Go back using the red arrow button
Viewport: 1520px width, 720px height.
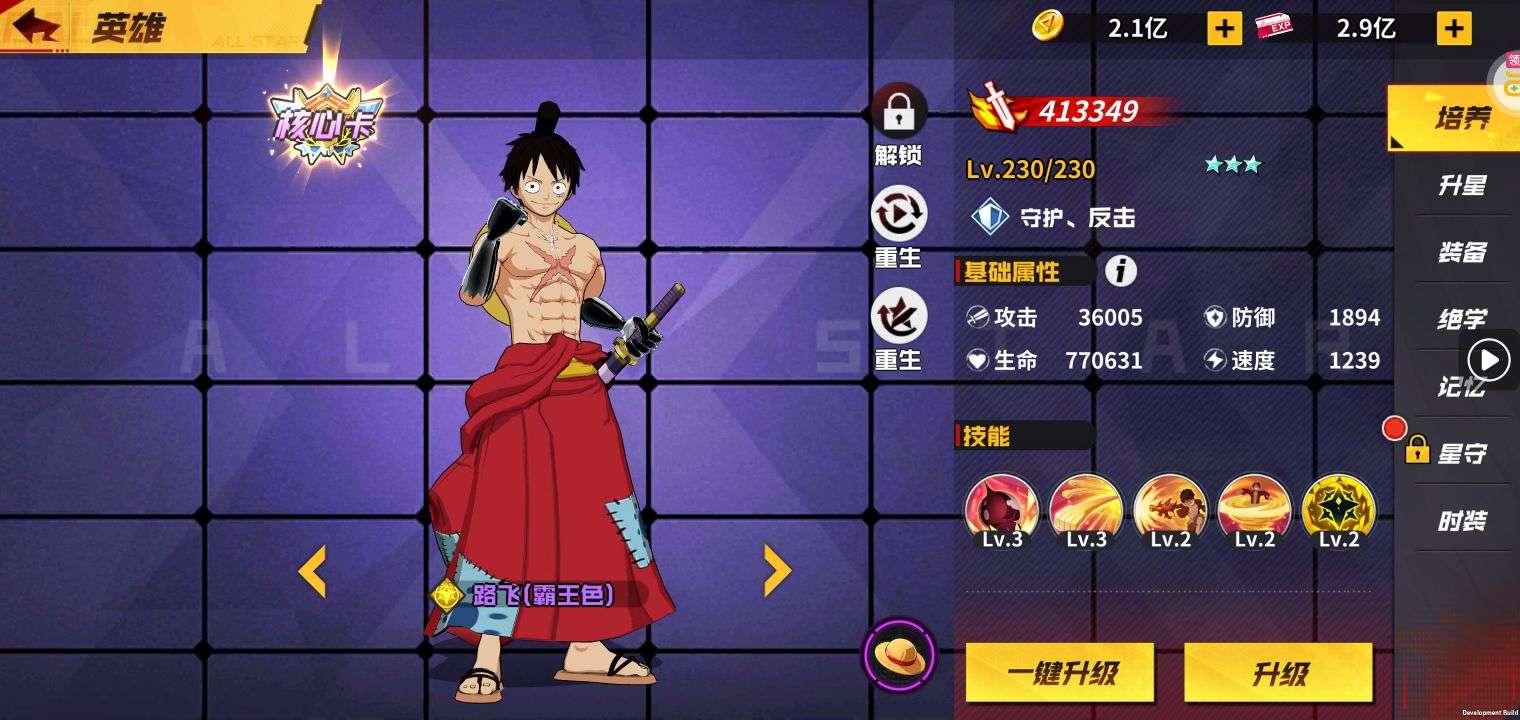pyautogui.click(x=32, y=26)
